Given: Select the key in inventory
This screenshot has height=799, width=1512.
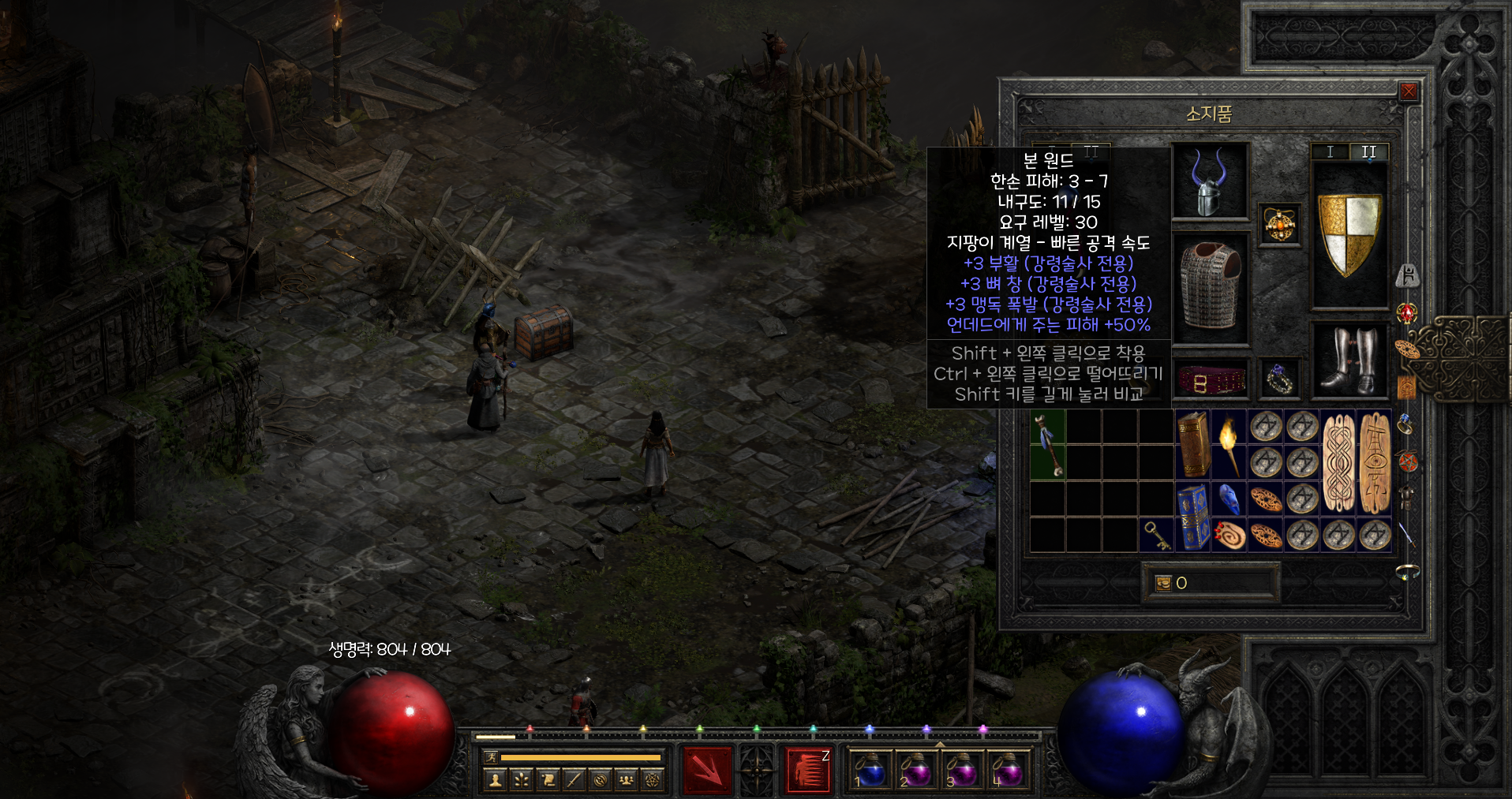Looking at the screenshot, I should (x=1156, y=536).
